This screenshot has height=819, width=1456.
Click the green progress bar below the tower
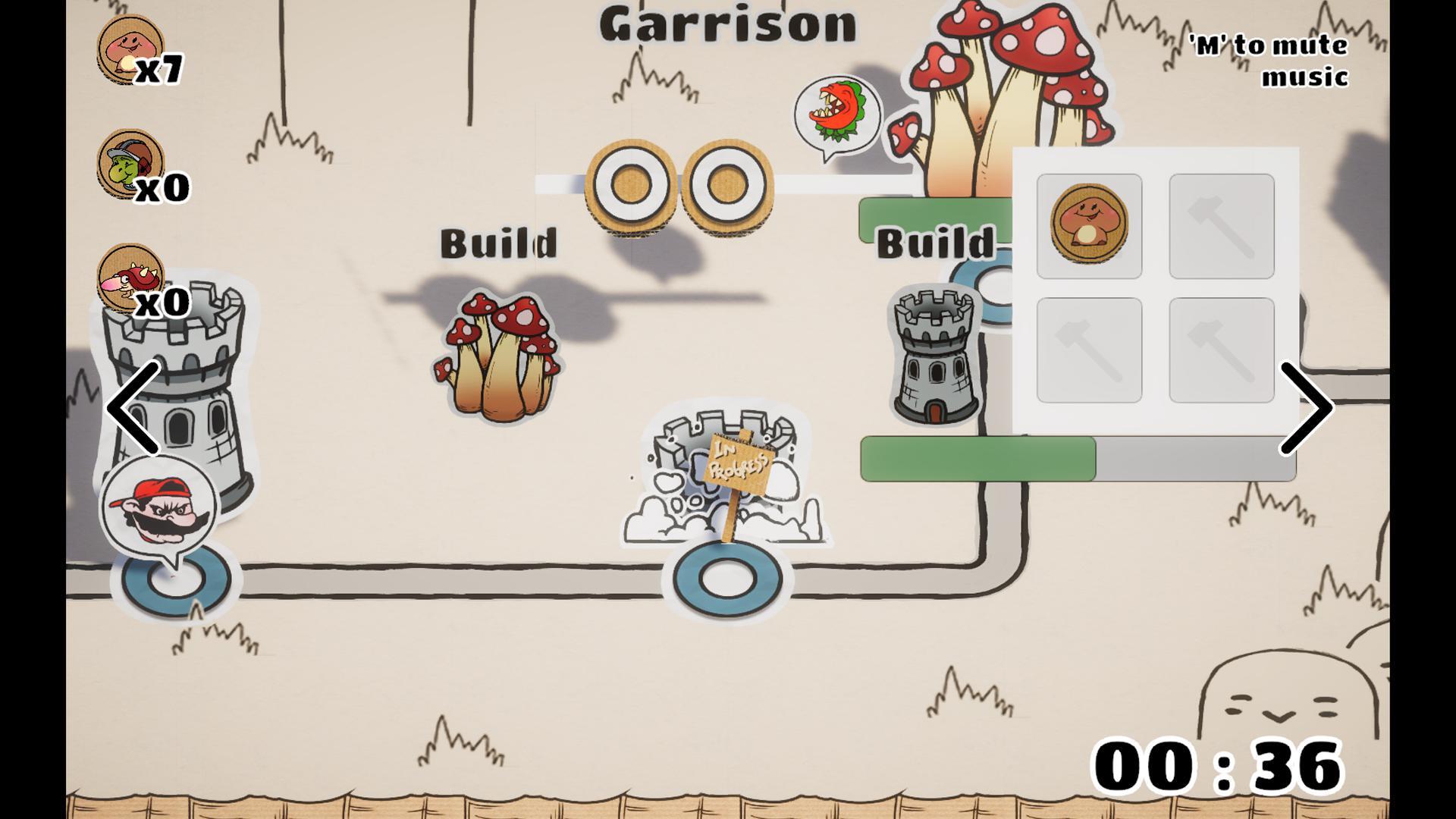pyautogui.click(x=978, y=457)
